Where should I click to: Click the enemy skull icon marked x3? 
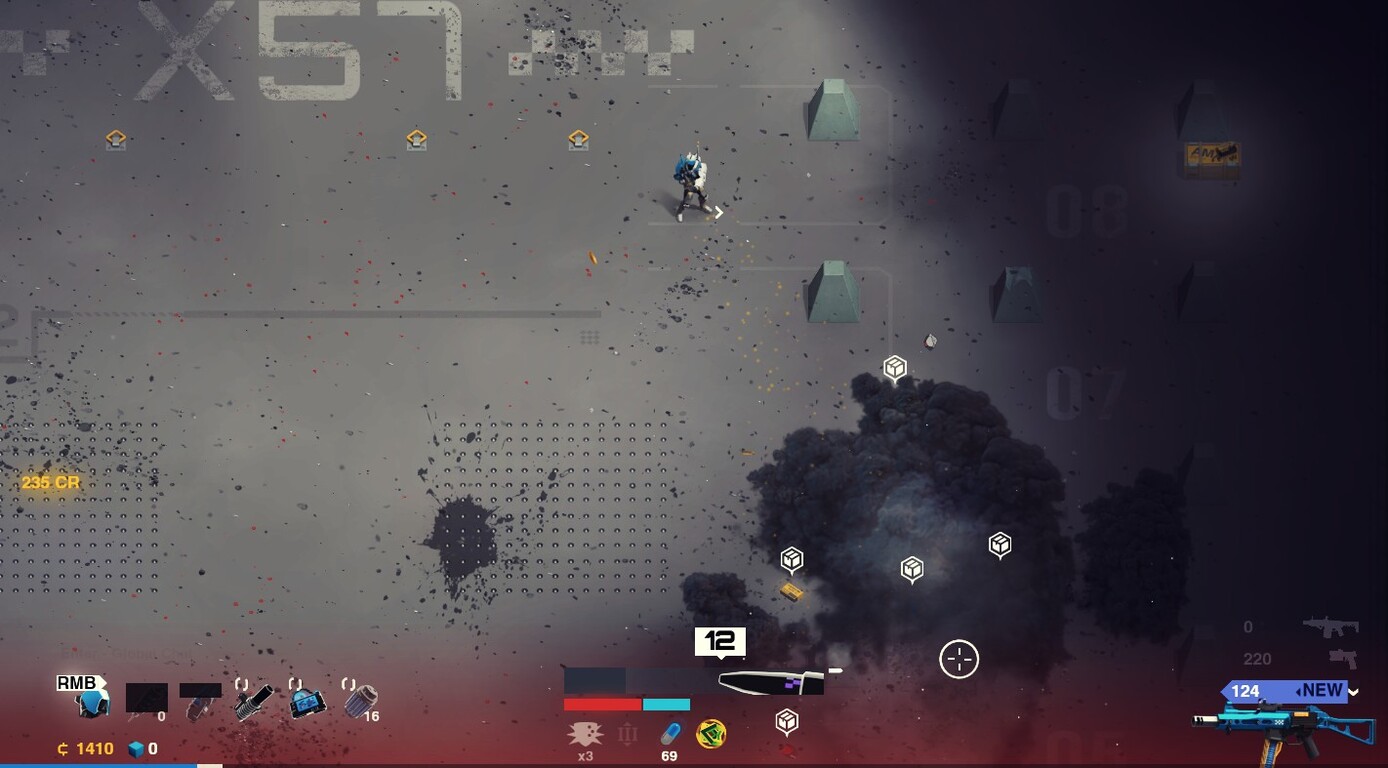coord(587,732)
